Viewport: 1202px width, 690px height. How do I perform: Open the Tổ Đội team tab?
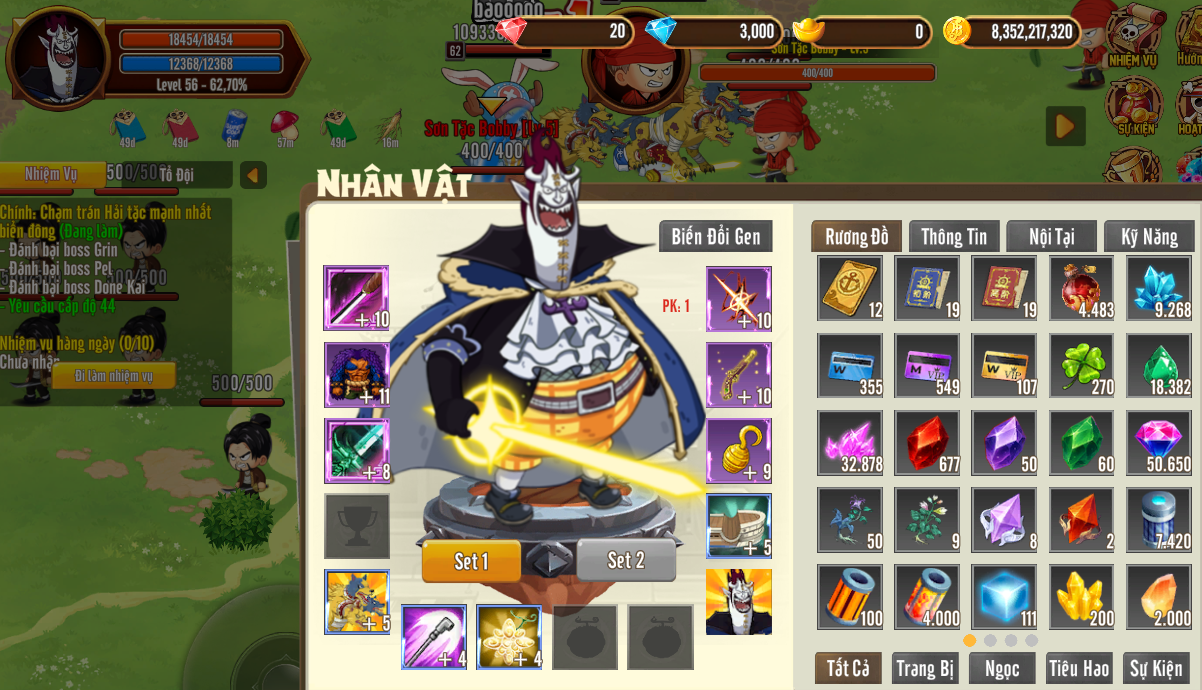click(x=177, y=175)
